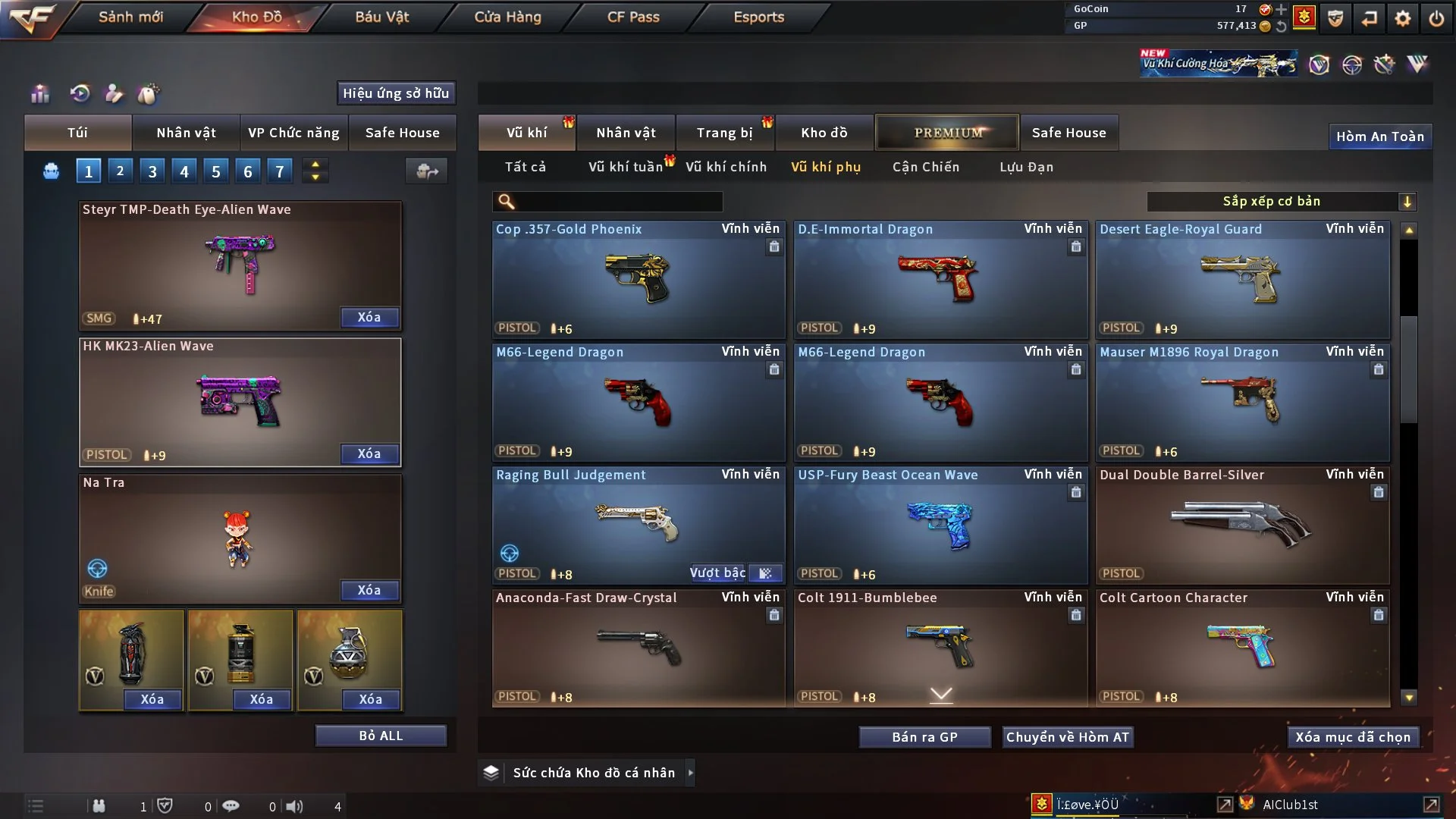
Task: Switch to bag slot 3
Action: (x=152, y=171)
